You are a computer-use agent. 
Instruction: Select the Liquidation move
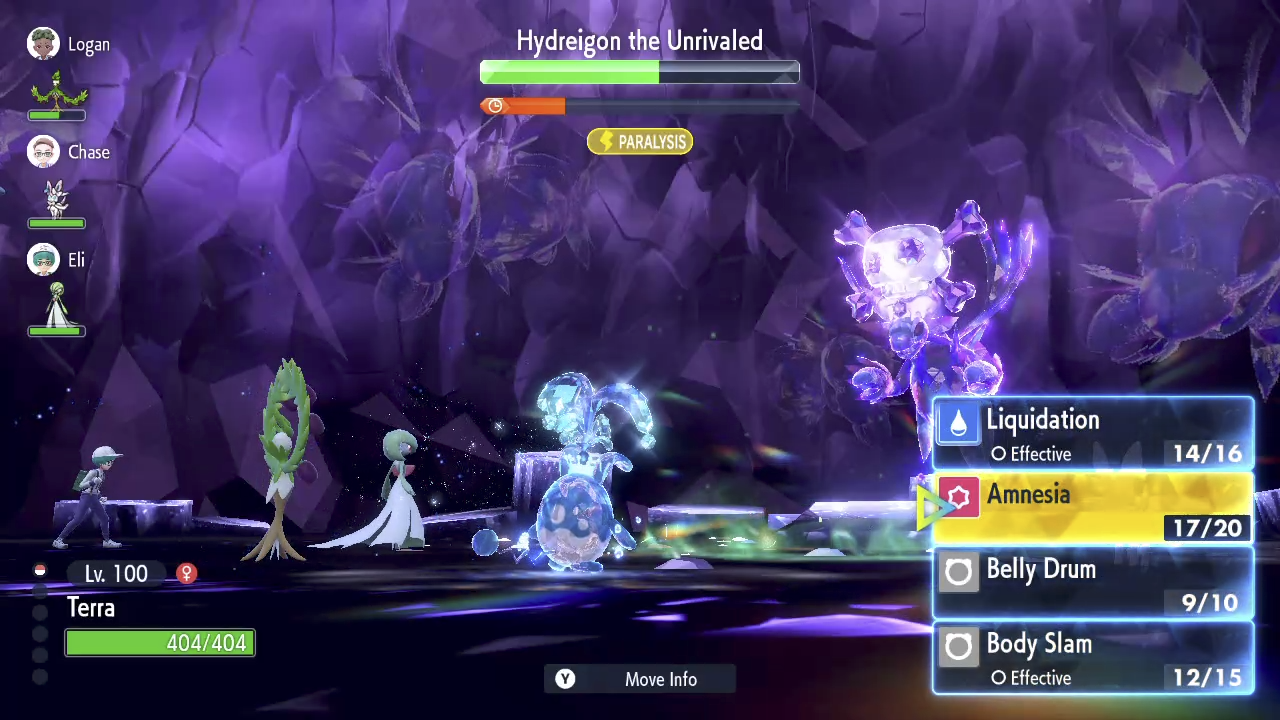point(1093,434)
